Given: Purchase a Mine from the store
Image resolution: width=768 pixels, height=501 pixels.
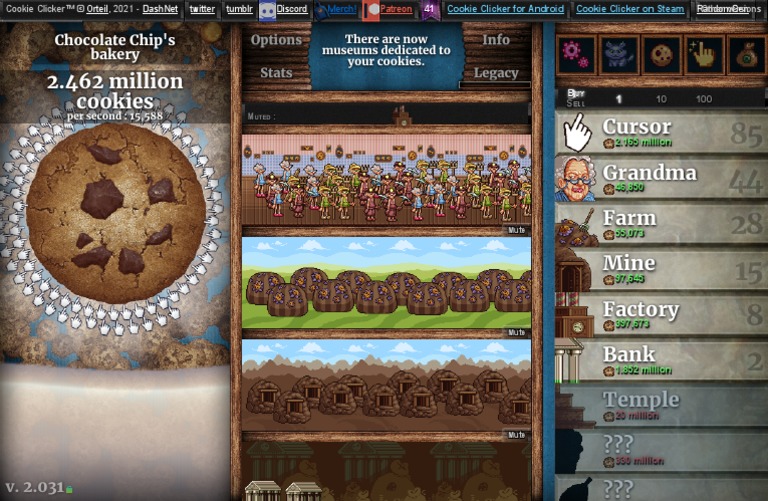Looking at the screenshot, I should 660,269.
